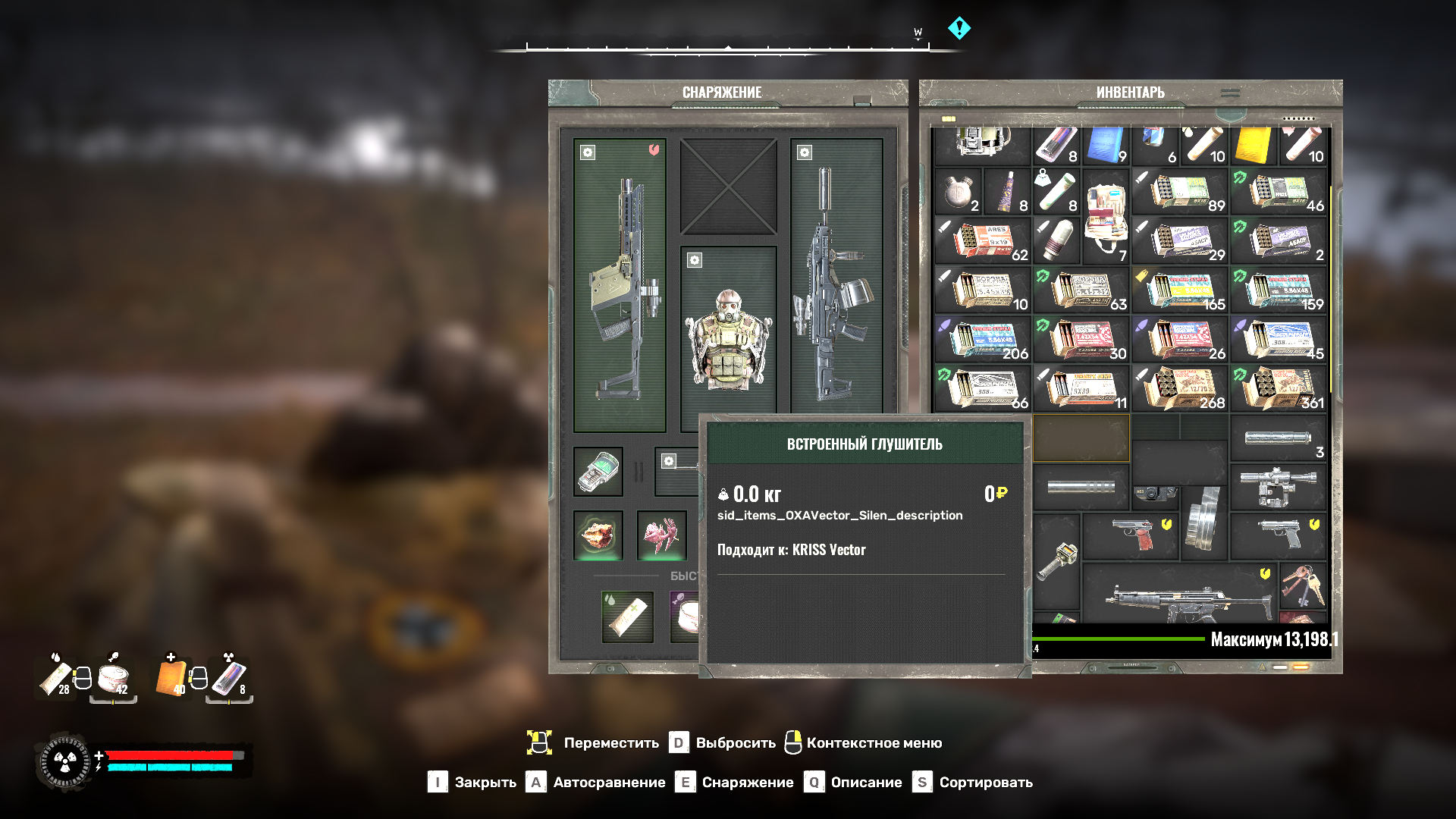This screenshot has height=819, width=1456.
Task: Select the bandage quick slot in equipment panel
Action: 627,617
